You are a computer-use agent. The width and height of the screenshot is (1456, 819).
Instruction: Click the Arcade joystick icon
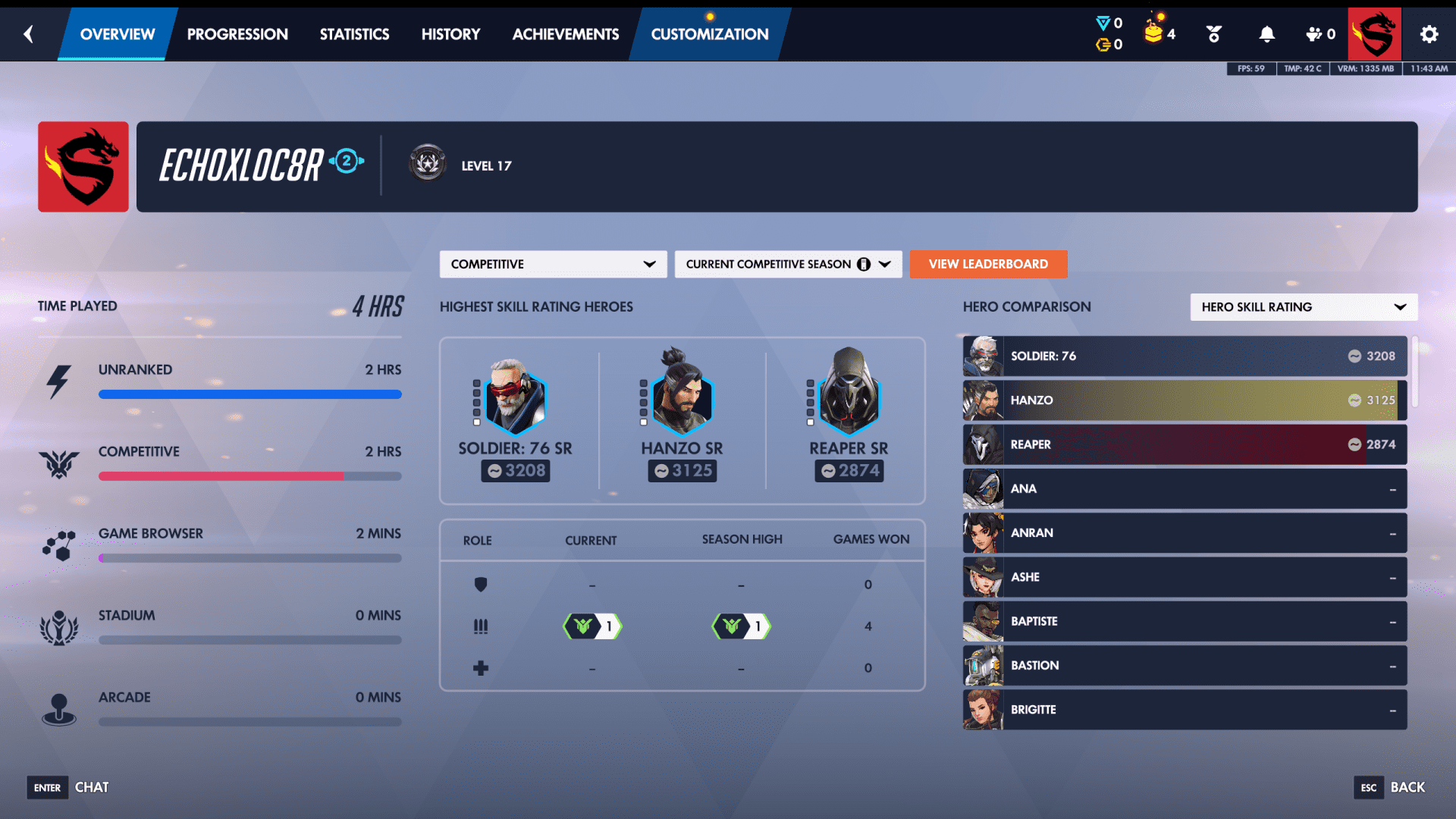pyautogui.click(x=60, y=710)
